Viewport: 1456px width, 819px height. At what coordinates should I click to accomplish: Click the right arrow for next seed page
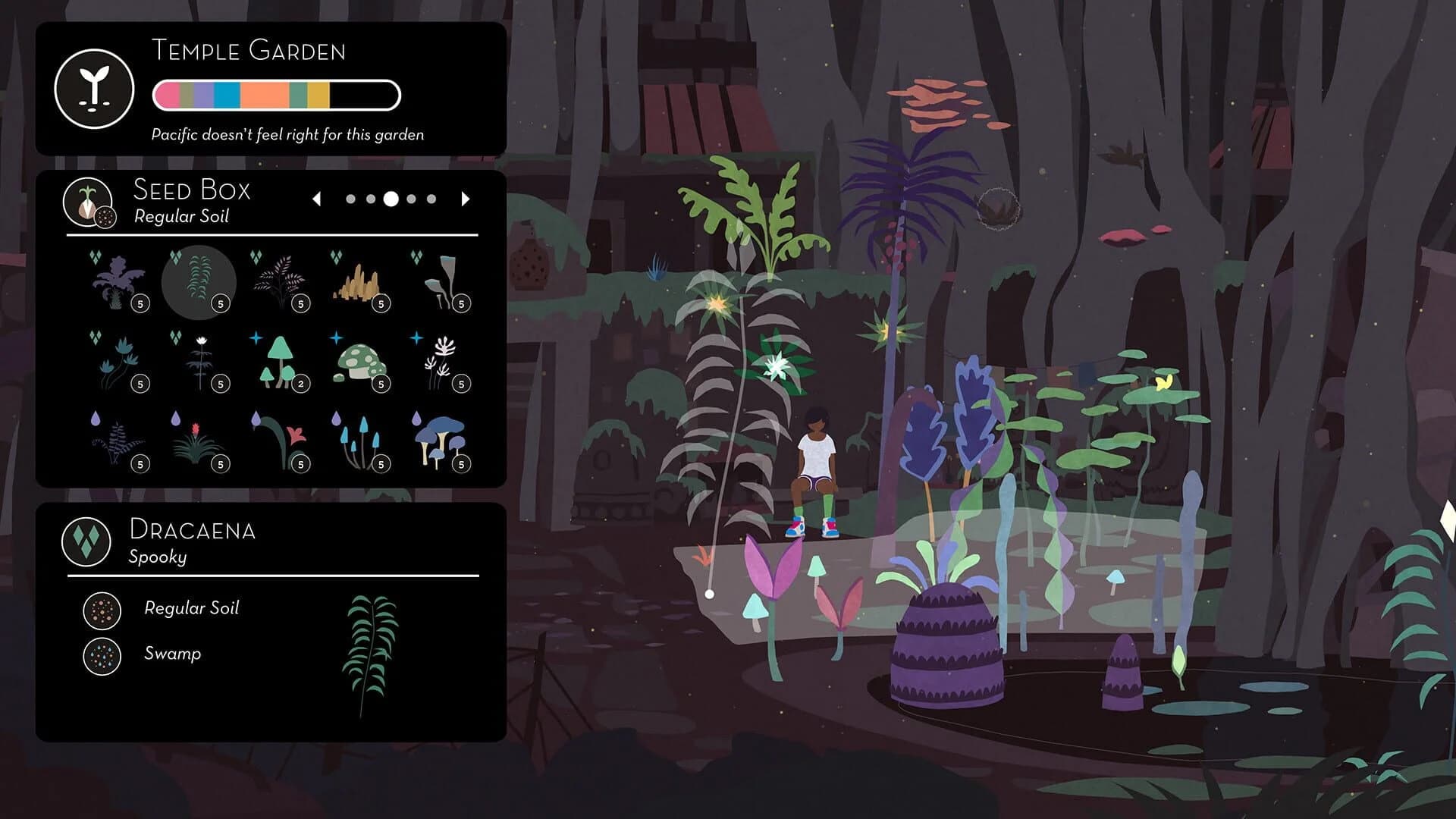[x=466, y=199]
